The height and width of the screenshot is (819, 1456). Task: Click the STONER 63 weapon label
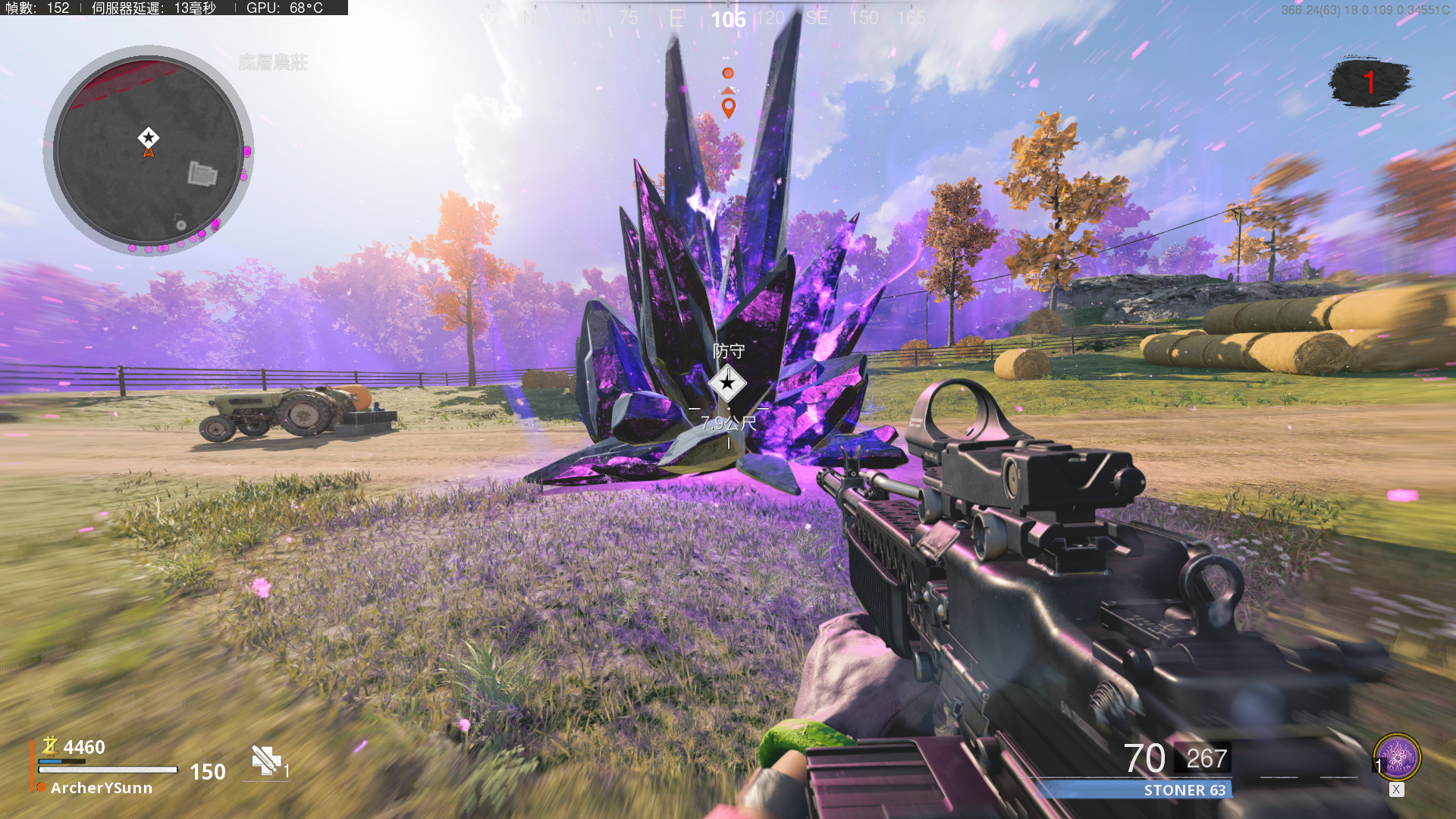(x=1184, y=790)
